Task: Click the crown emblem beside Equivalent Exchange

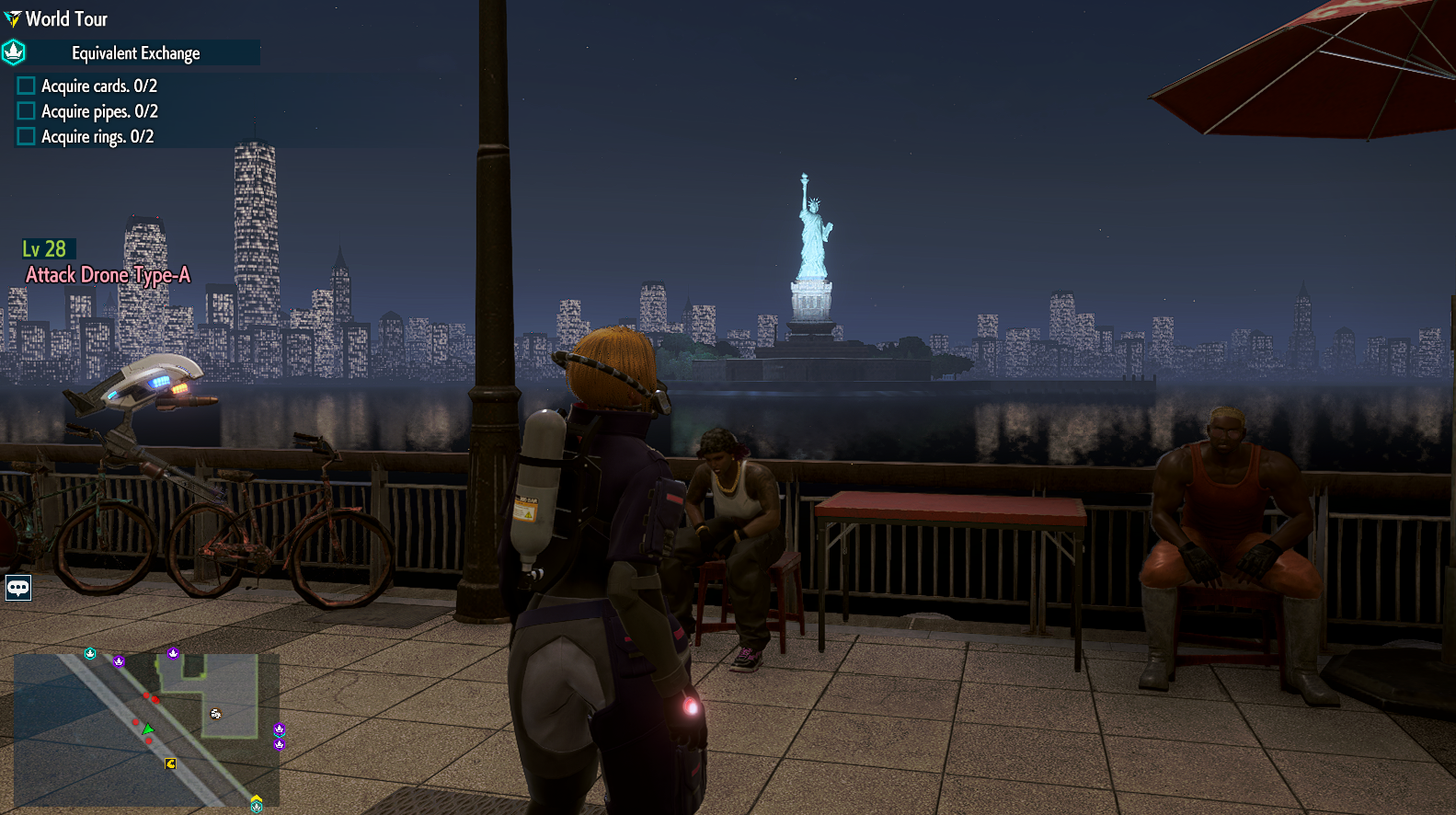Action: click(x=14, y=52)
